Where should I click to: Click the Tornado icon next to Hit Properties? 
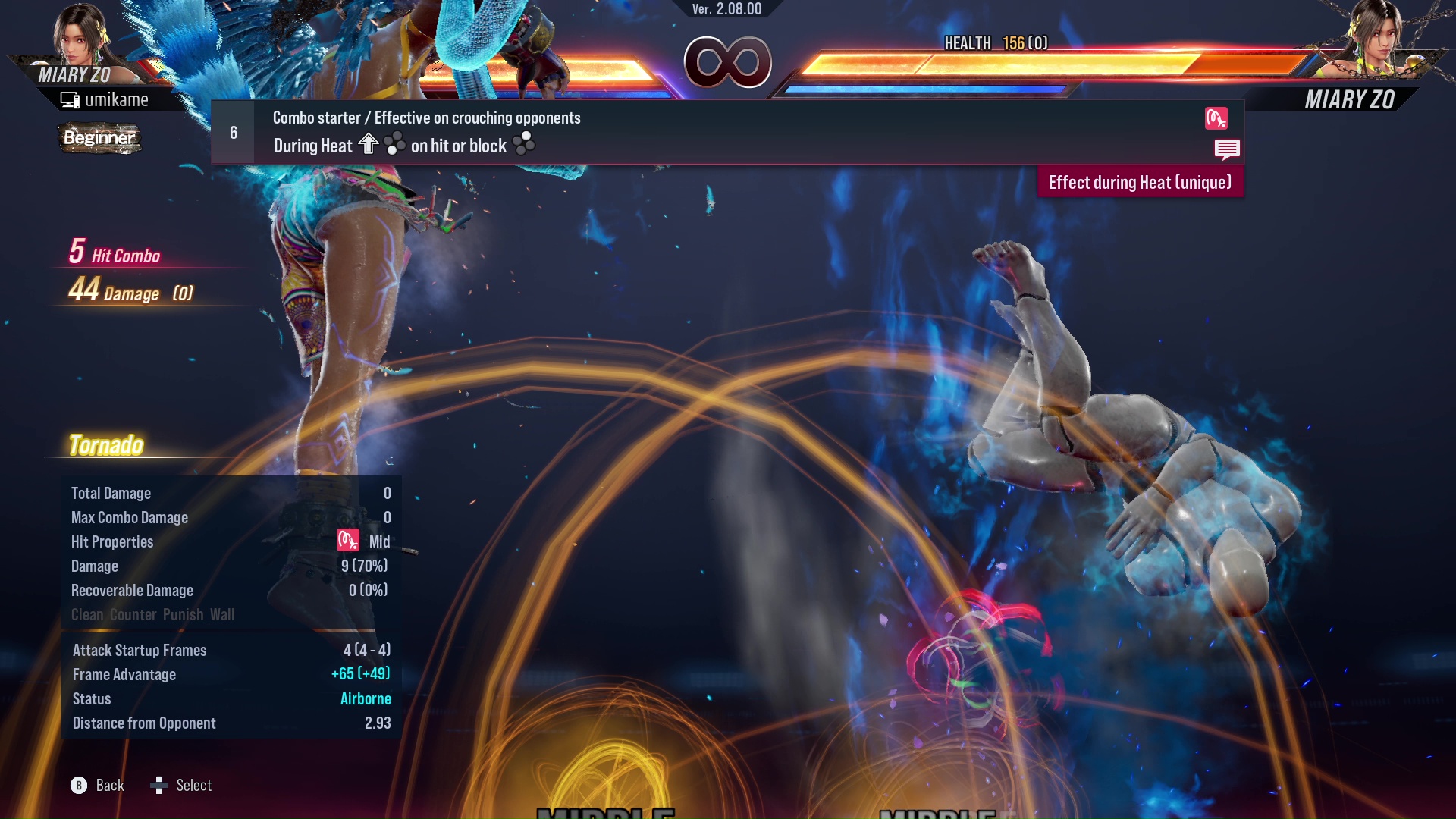tap(347, 541)
